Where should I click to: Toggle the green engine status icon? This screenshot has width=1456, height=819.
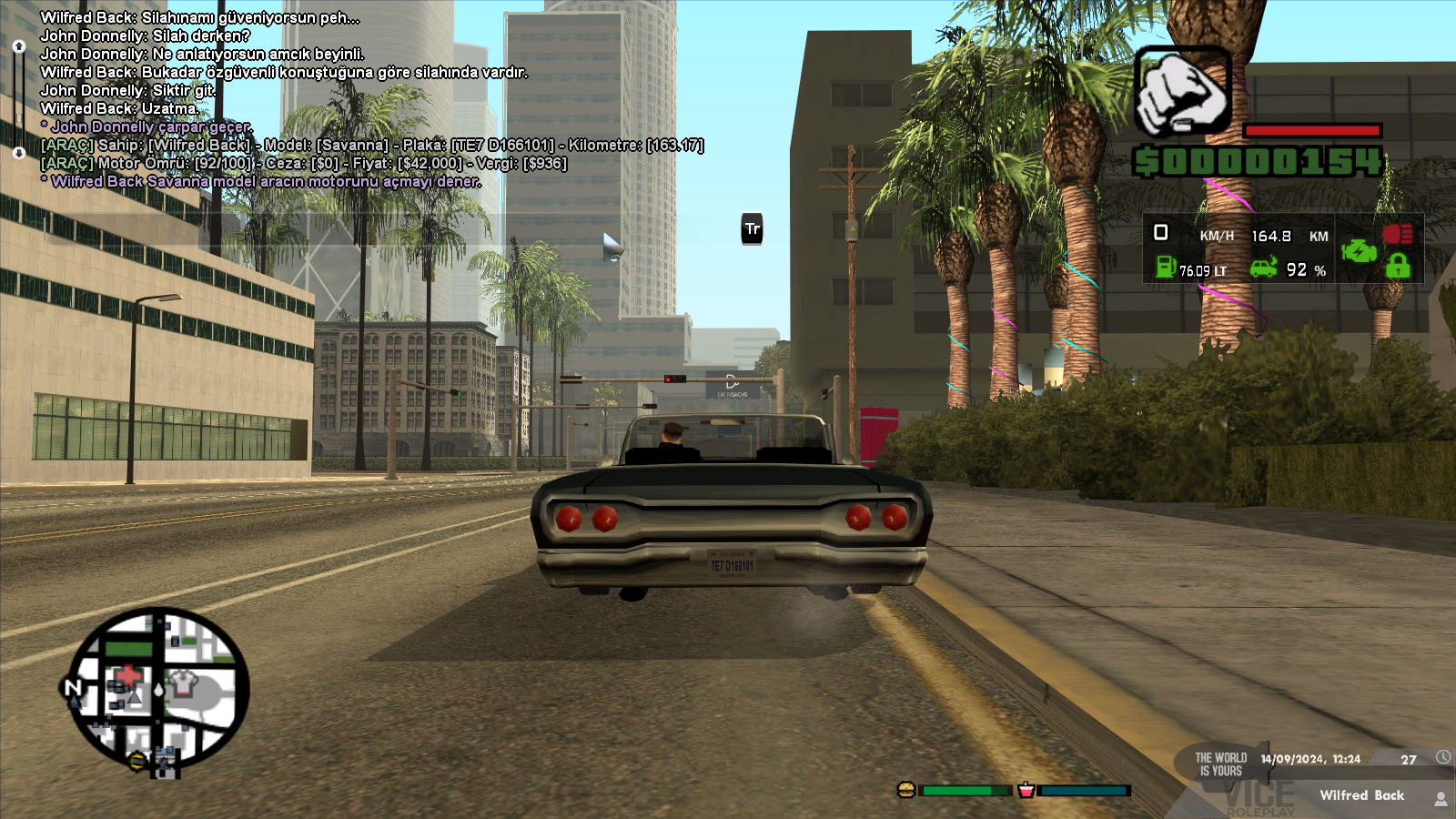(1359, 250)
